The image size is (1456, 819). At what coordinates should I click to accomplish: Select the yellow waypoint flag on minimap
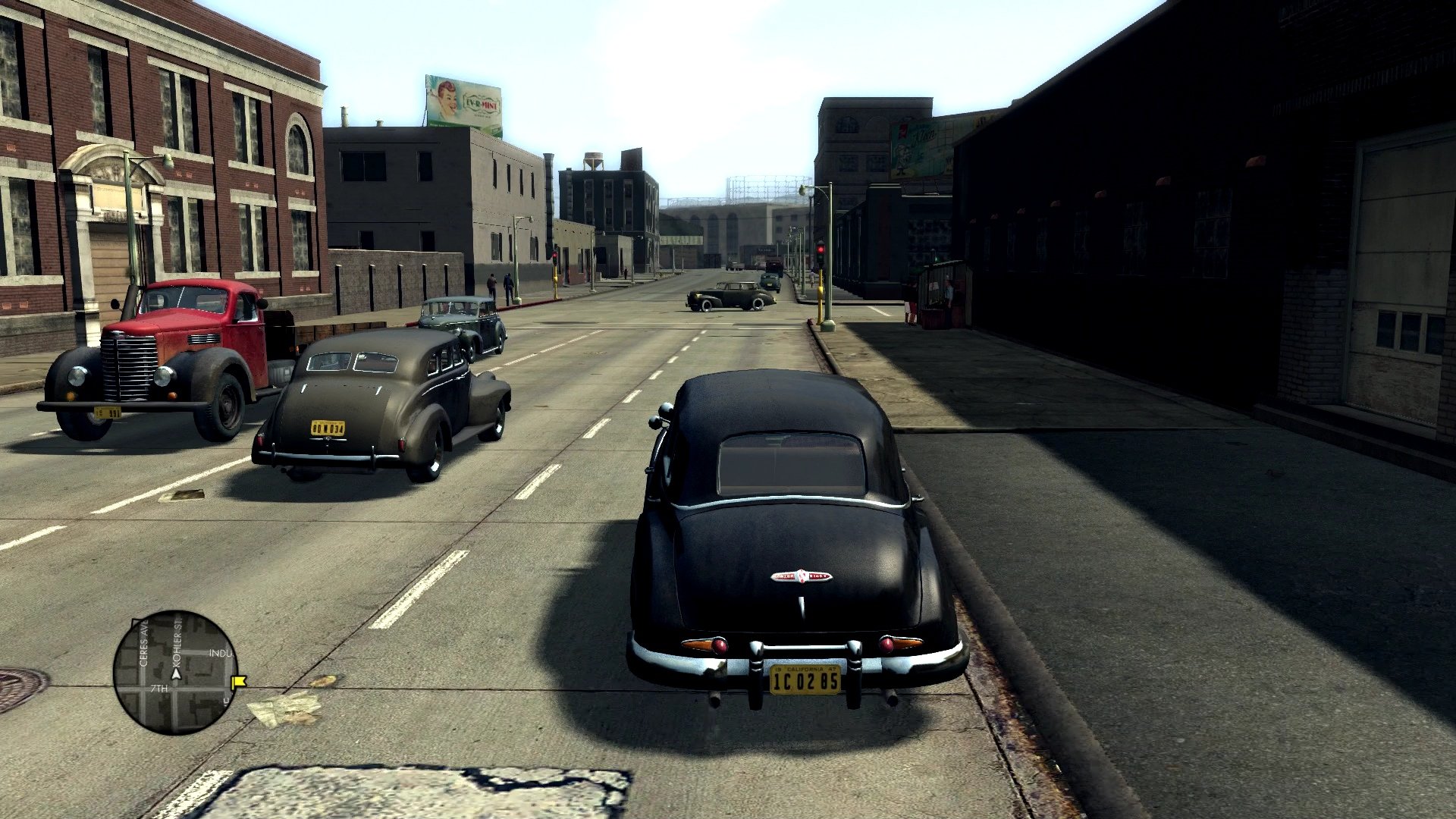[x=238, y=682]
